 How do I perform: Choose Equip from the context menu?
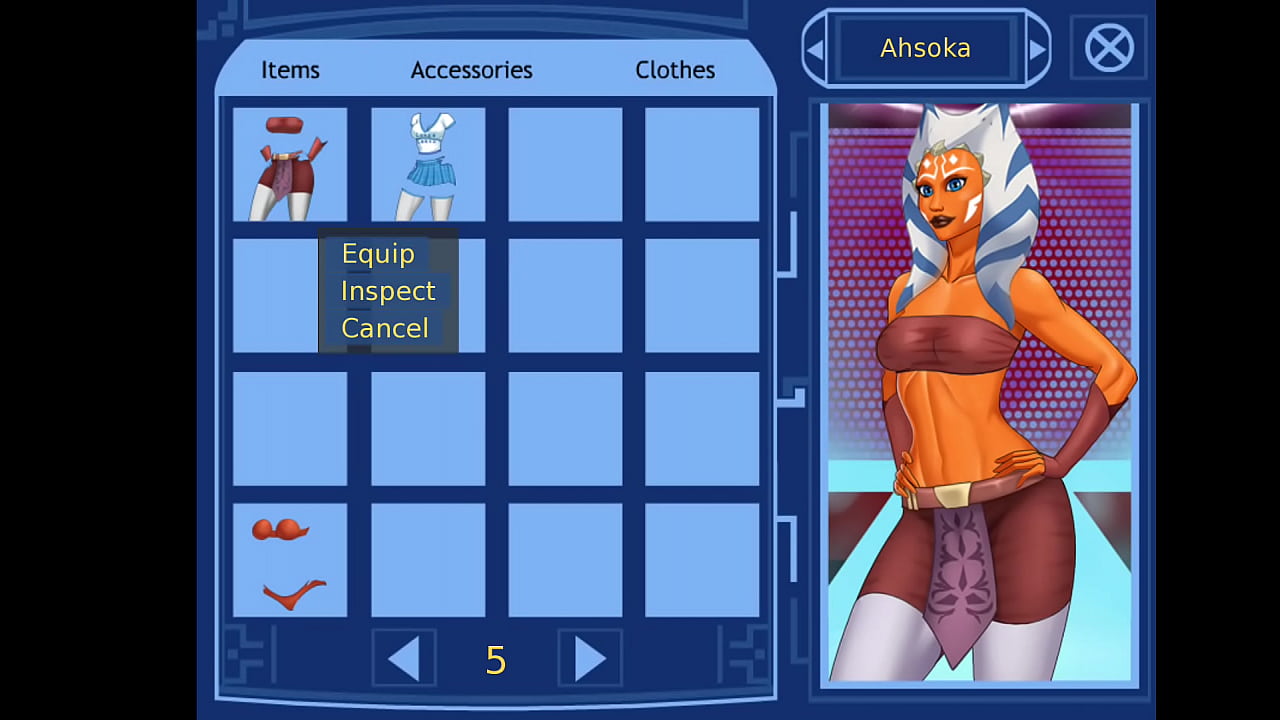pos(378,254)
